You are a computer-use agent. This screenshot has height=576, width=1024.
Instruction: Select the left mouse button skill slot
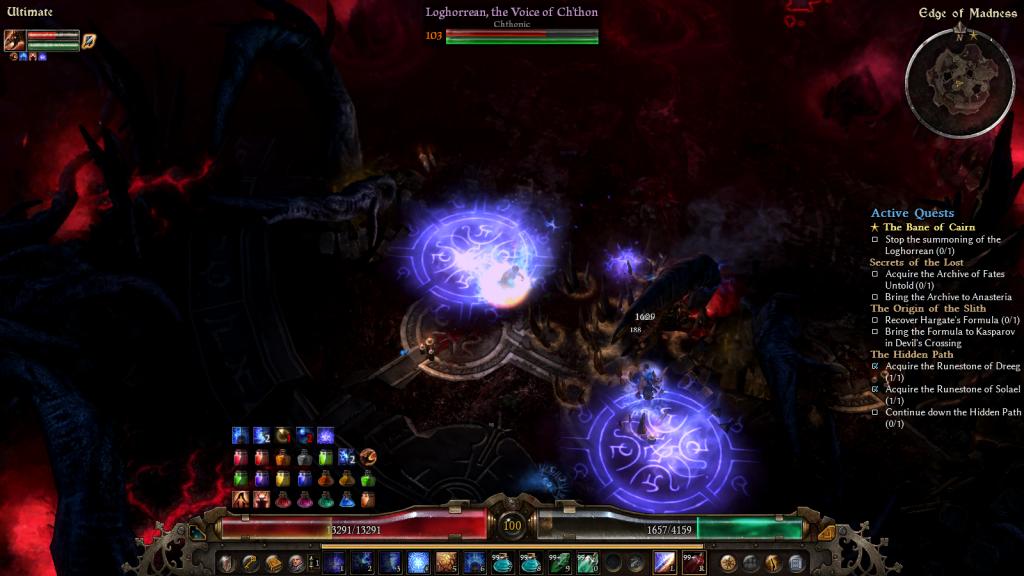[x=664, y=563]
